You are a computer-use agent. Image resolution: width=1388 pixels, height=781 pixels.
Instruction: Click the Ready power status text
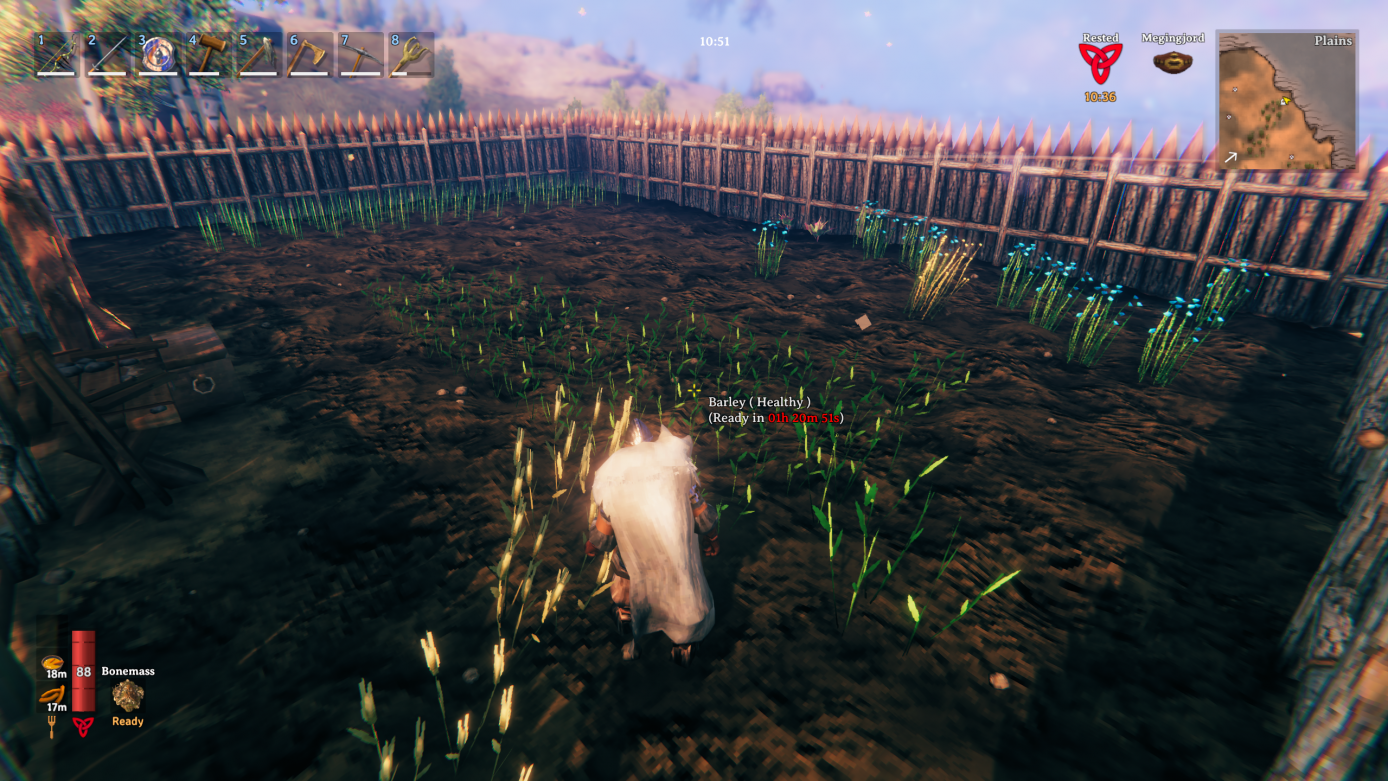(x=127, y=720)
